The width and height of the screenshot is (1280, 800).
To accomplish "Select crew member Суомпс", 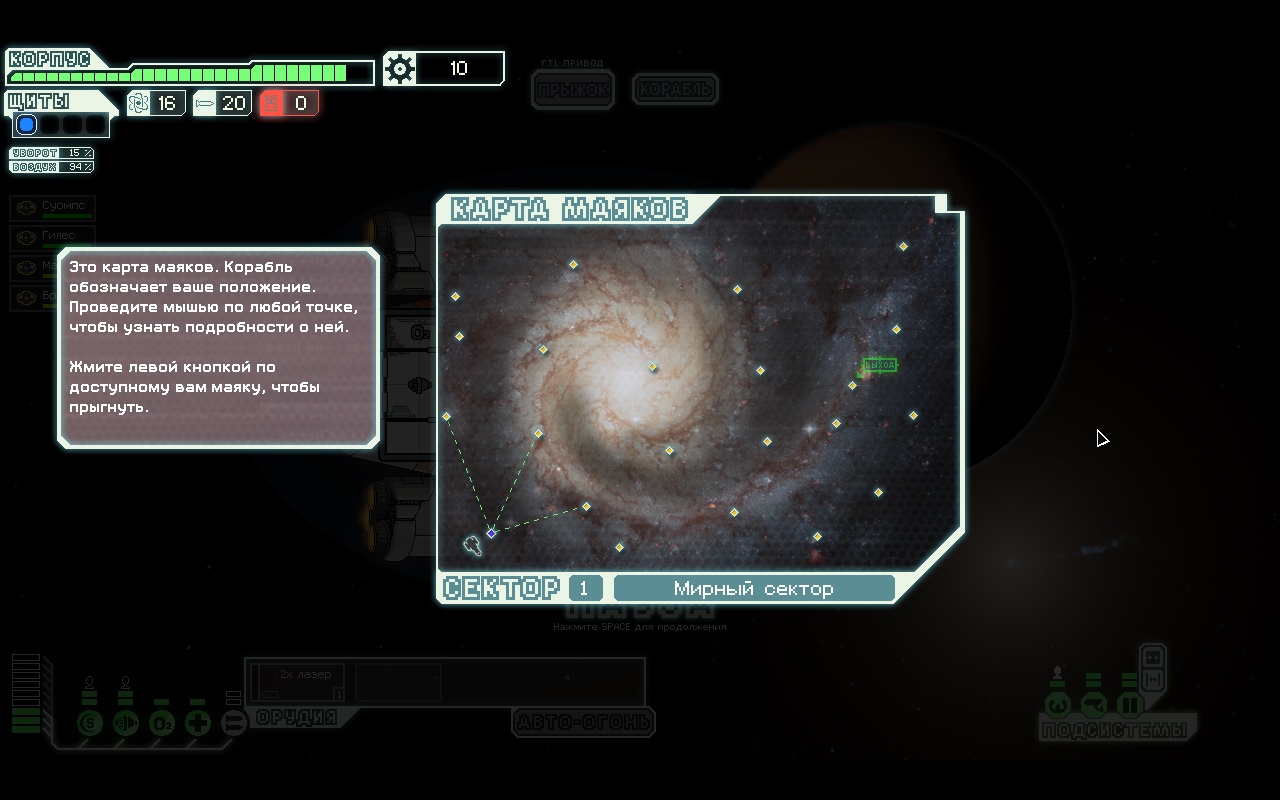I will 53,207.
